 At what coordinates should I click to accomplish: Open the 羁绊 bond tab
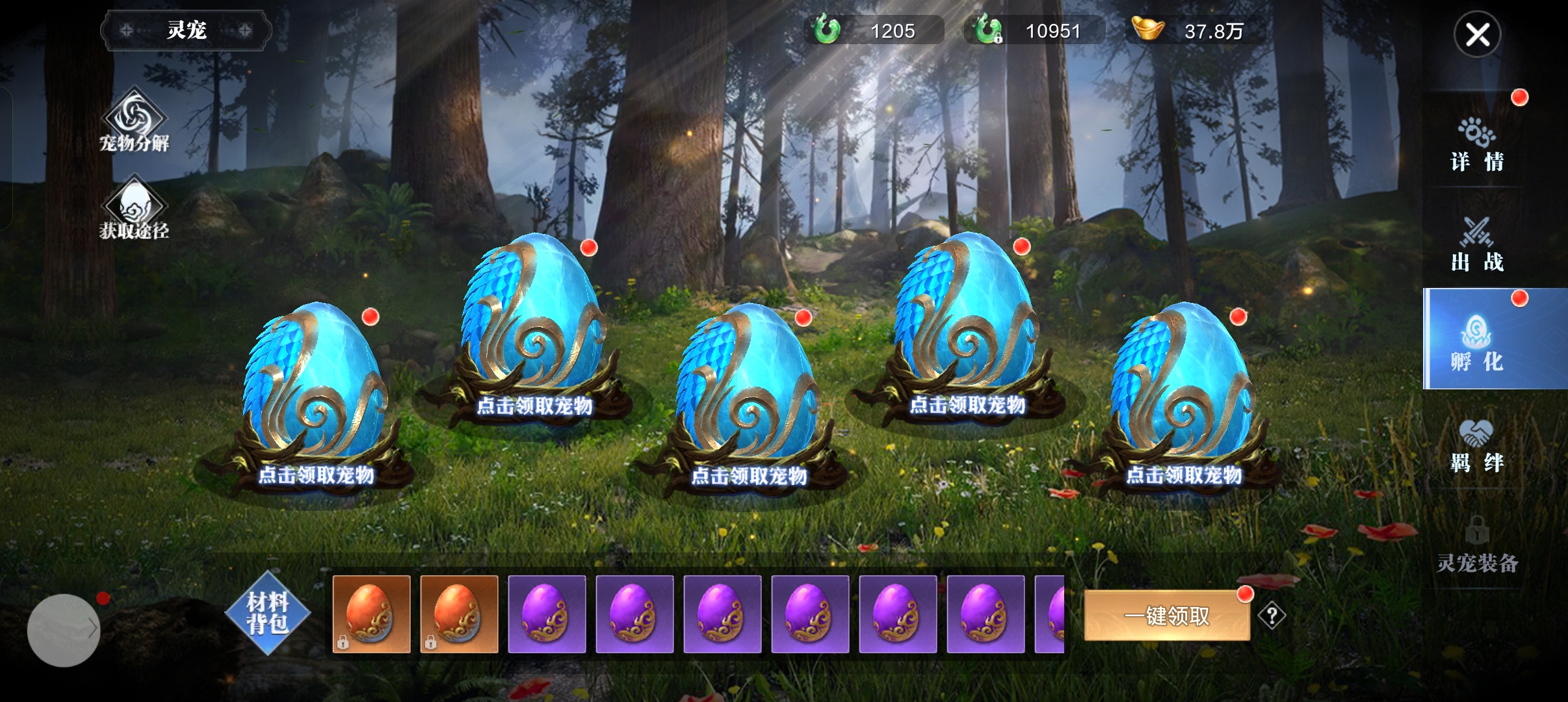pyautogui.click(x=1477, y=445)
